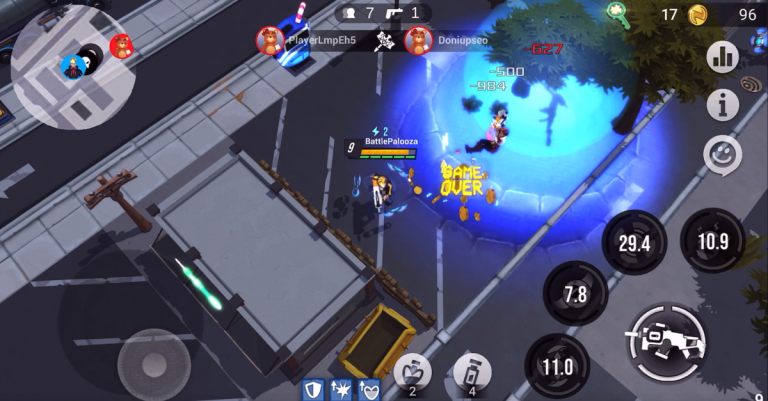768x401 pixels.
Task: Use the bottle item with count 4
Action: point(471,374)
